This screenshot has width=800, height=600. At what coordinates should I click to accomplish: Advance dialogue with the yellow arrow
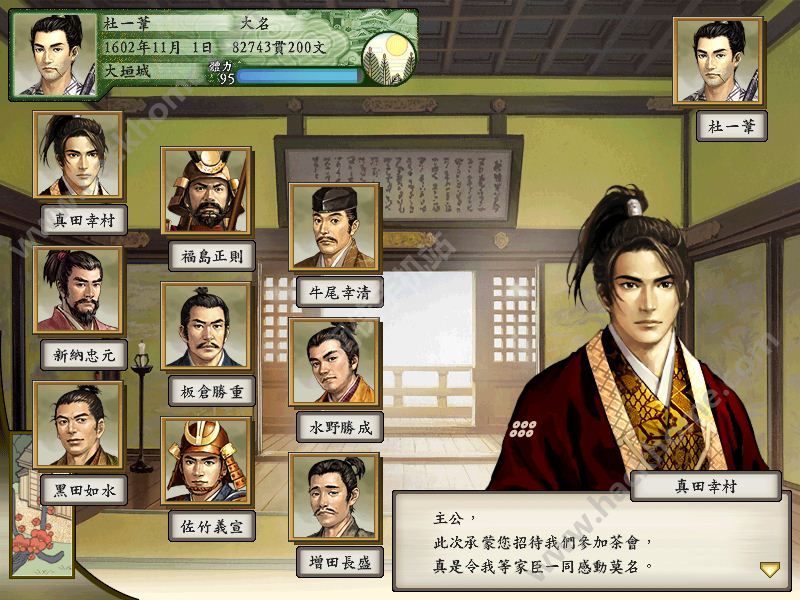[x=769, y=569]
